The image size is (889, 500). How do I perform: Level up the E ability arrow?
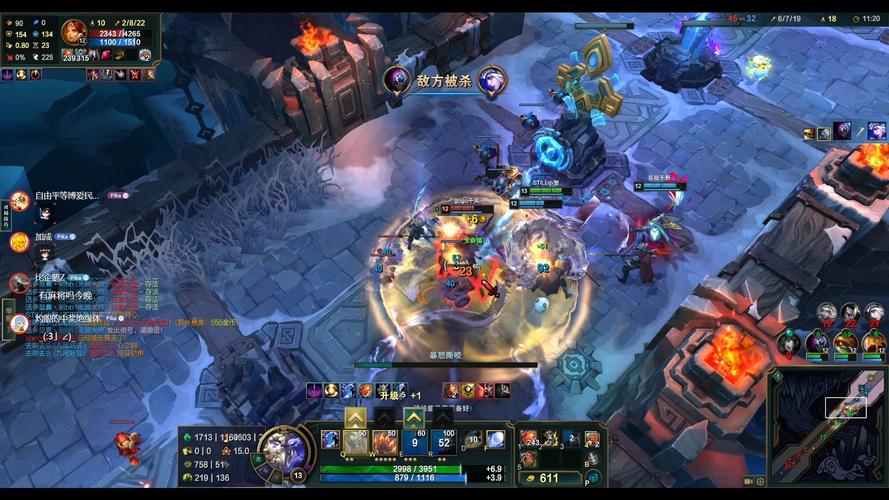[414, 417]
